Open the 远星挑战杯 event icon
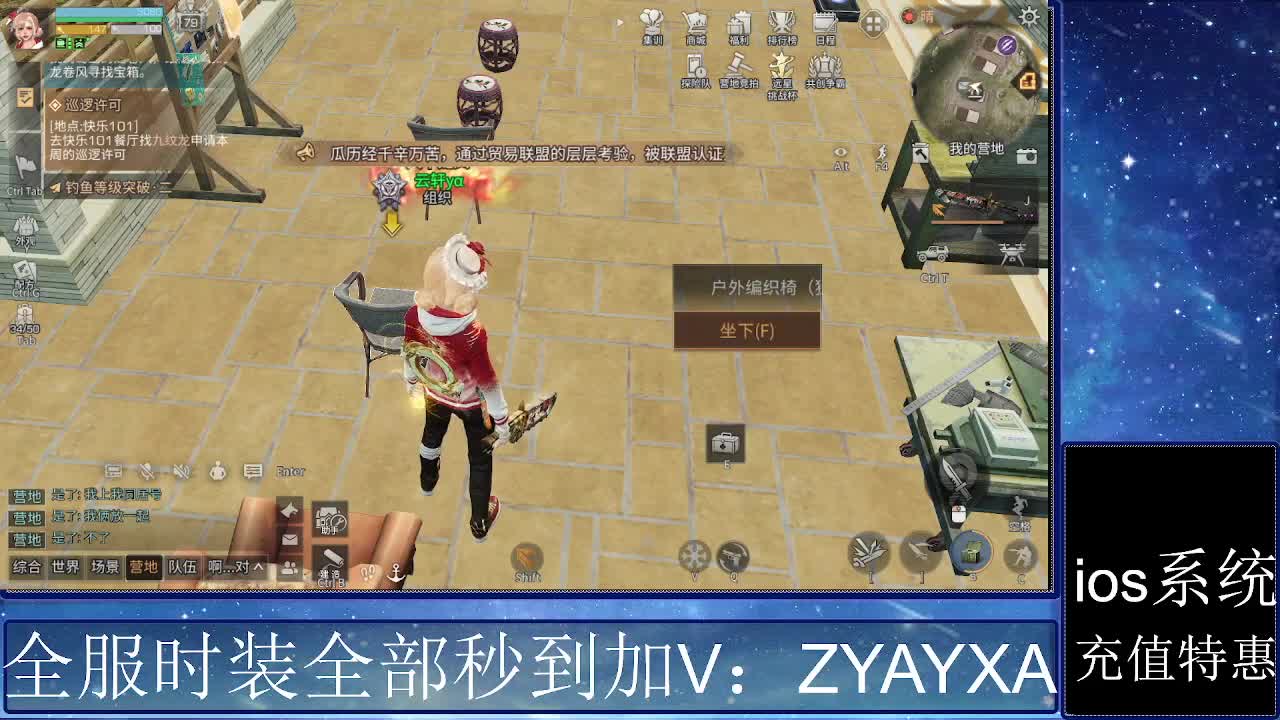This screenshot has height=720, width=1280. pos(781,62)
